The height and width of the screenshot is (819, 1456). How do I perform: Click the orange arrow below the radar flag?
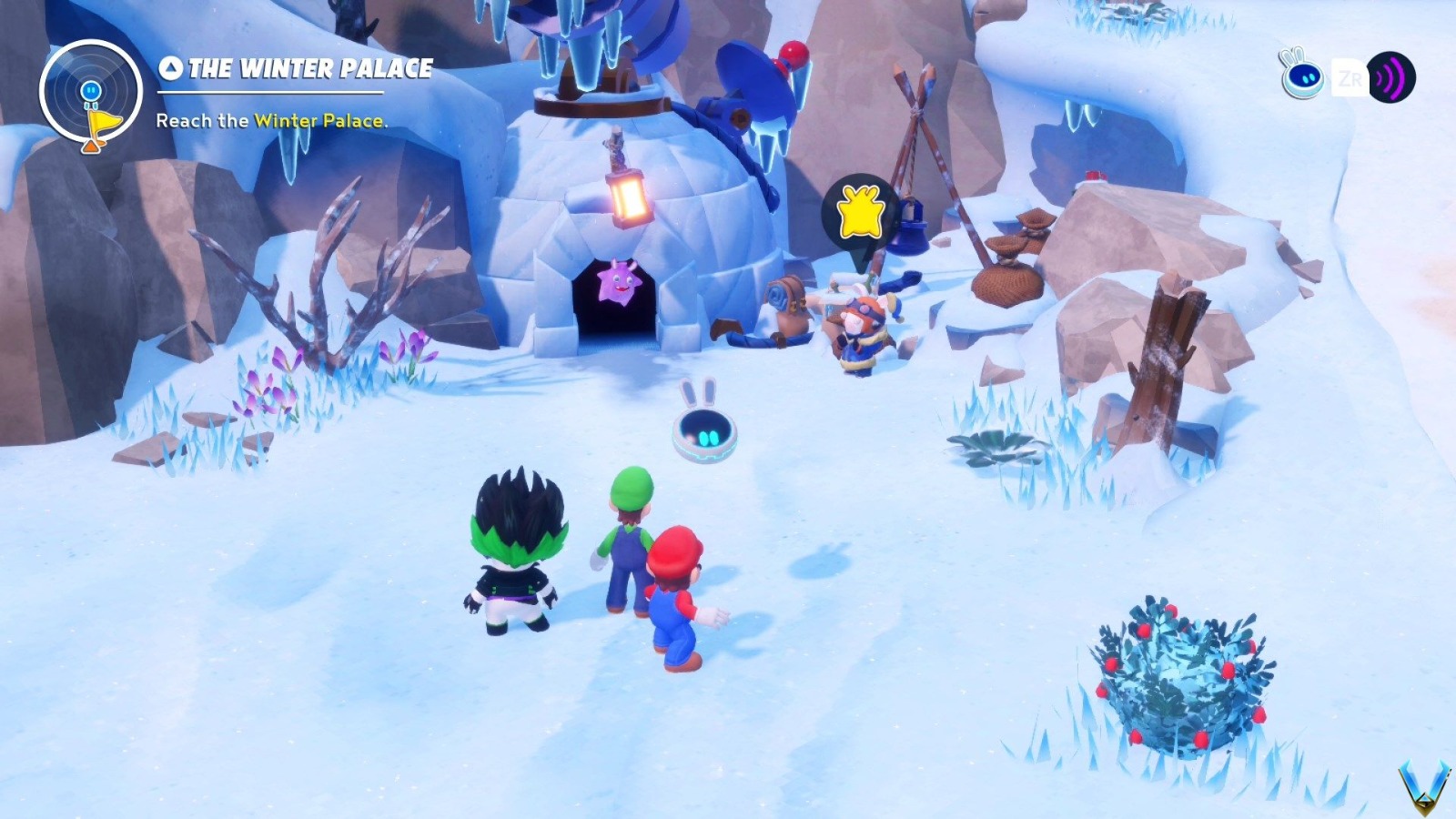(x=91, y=146)
